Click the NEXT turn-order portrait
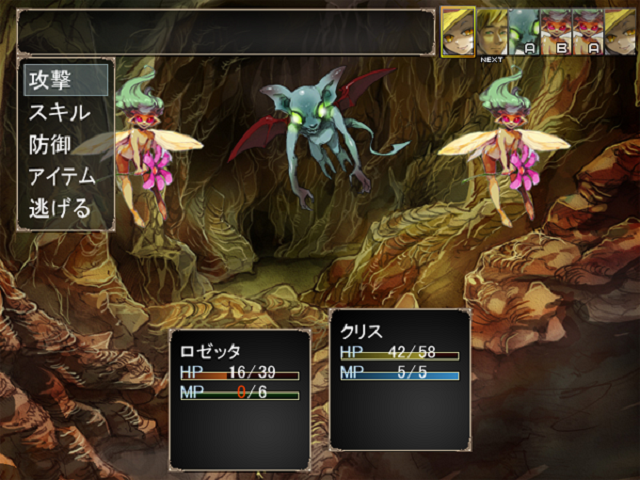The height and width of the screenshot is (480, 640). (x=491, y=31)
